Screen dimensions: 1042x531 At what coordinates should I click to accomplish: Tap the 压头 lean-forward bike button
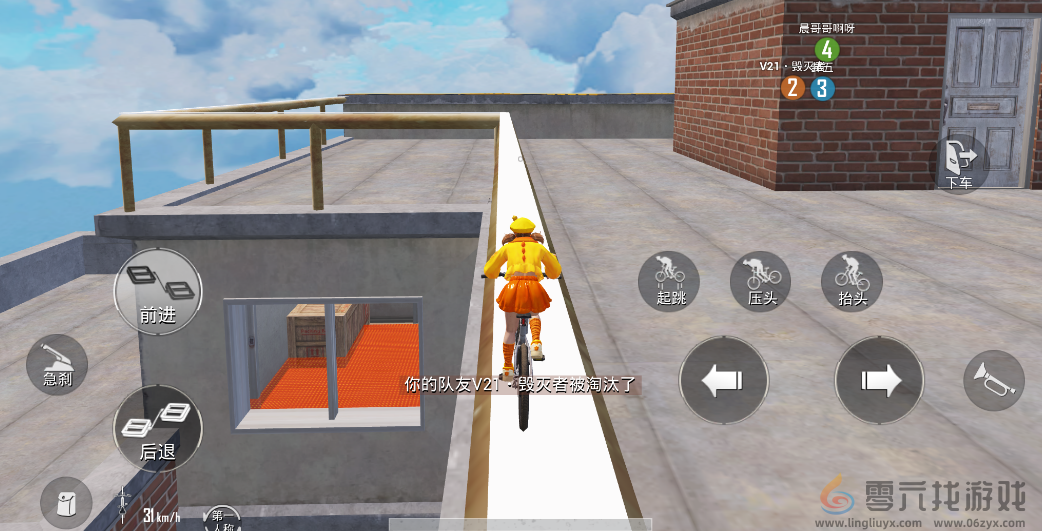pyautogui.click(x=761, y=279)
